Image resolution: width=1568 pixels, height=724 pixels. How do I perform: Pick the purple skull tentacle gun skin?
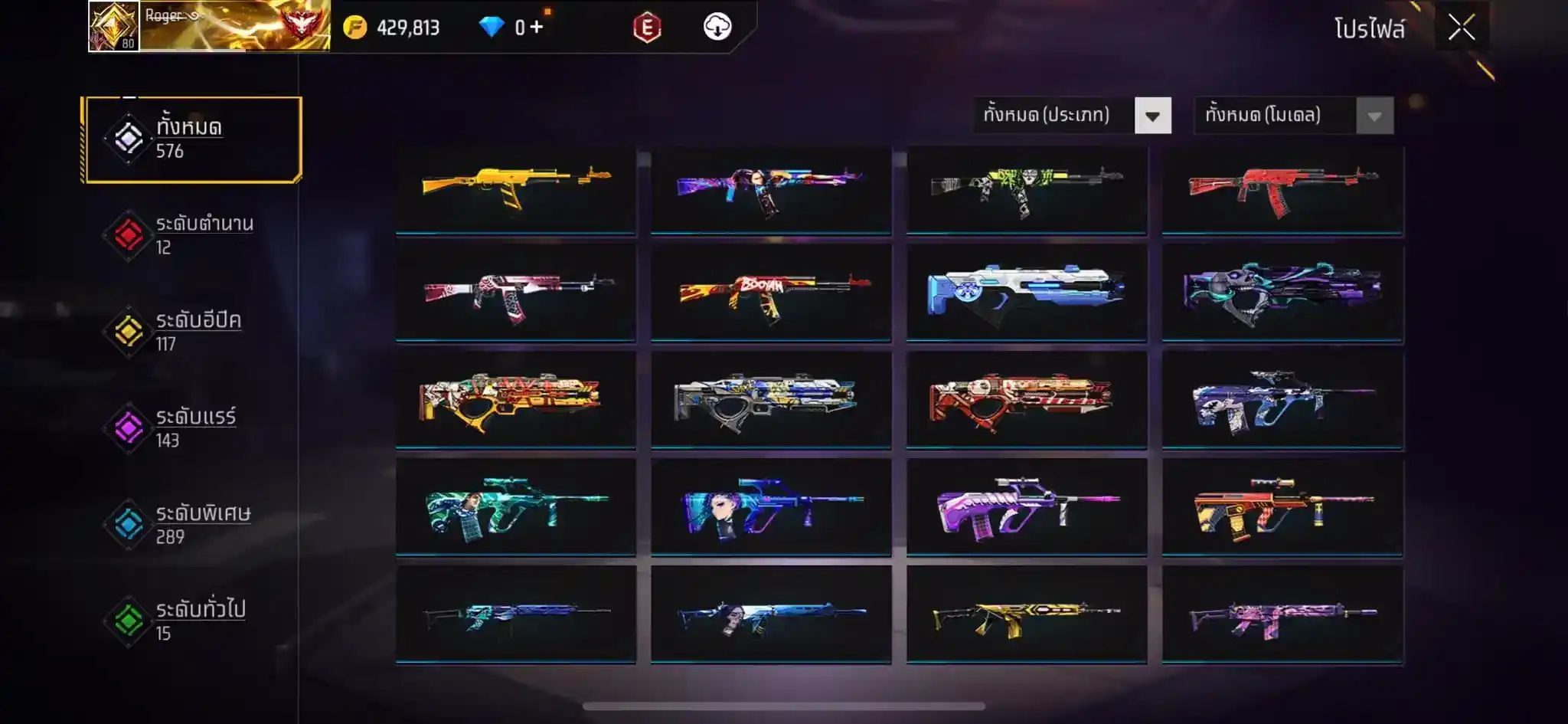pos(1282,293)
